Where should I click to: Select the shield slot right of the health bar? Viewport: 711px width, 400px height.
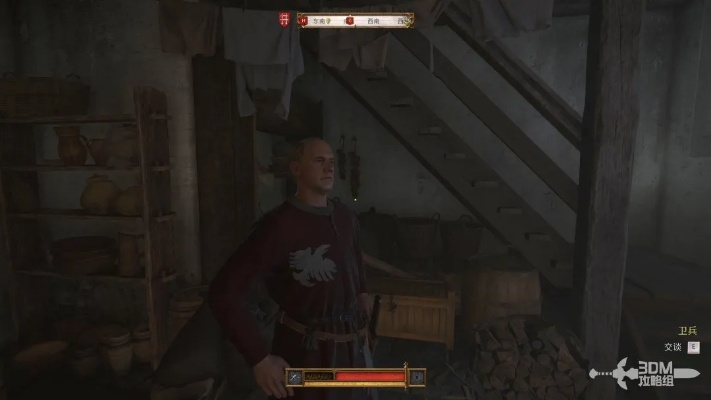(x=416, y=377)
